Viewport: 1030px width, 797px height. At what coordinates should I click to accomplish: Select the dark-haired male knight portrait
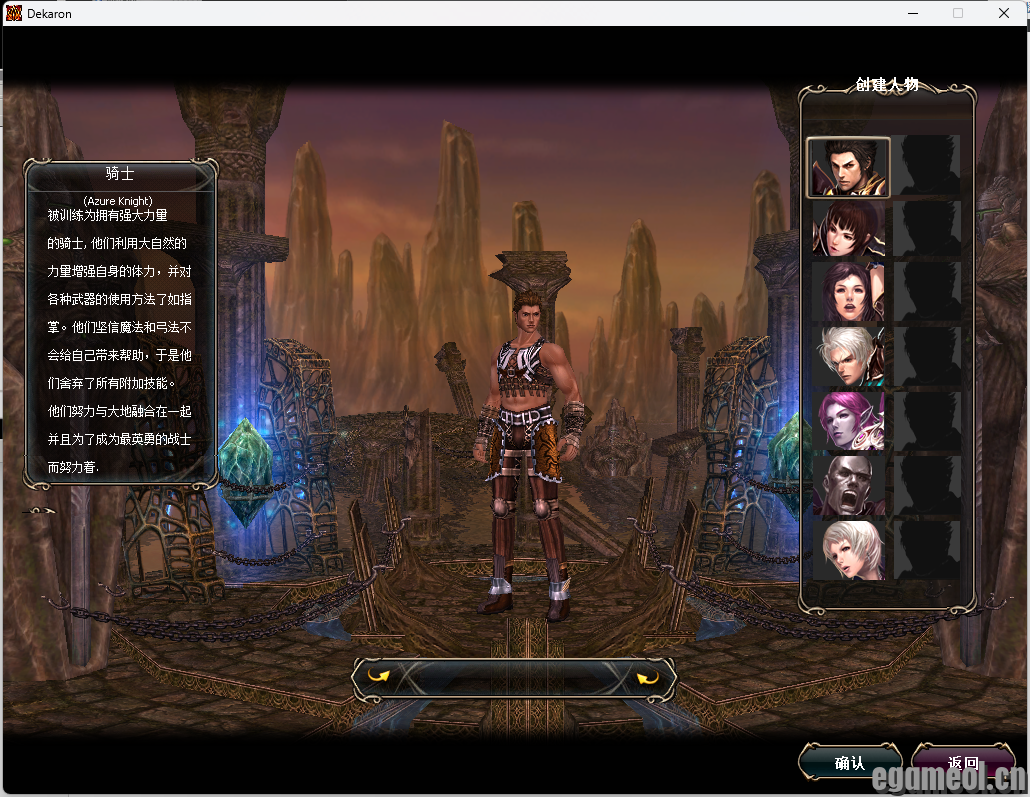[x=848, y=167]
